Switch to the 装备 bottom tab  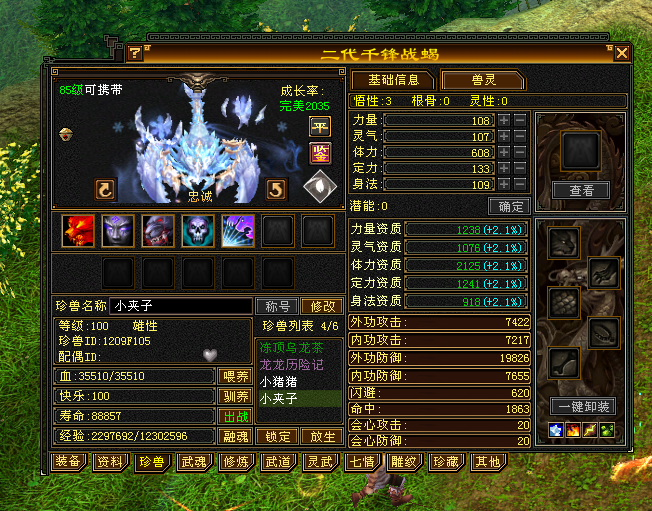pos(68,462)
